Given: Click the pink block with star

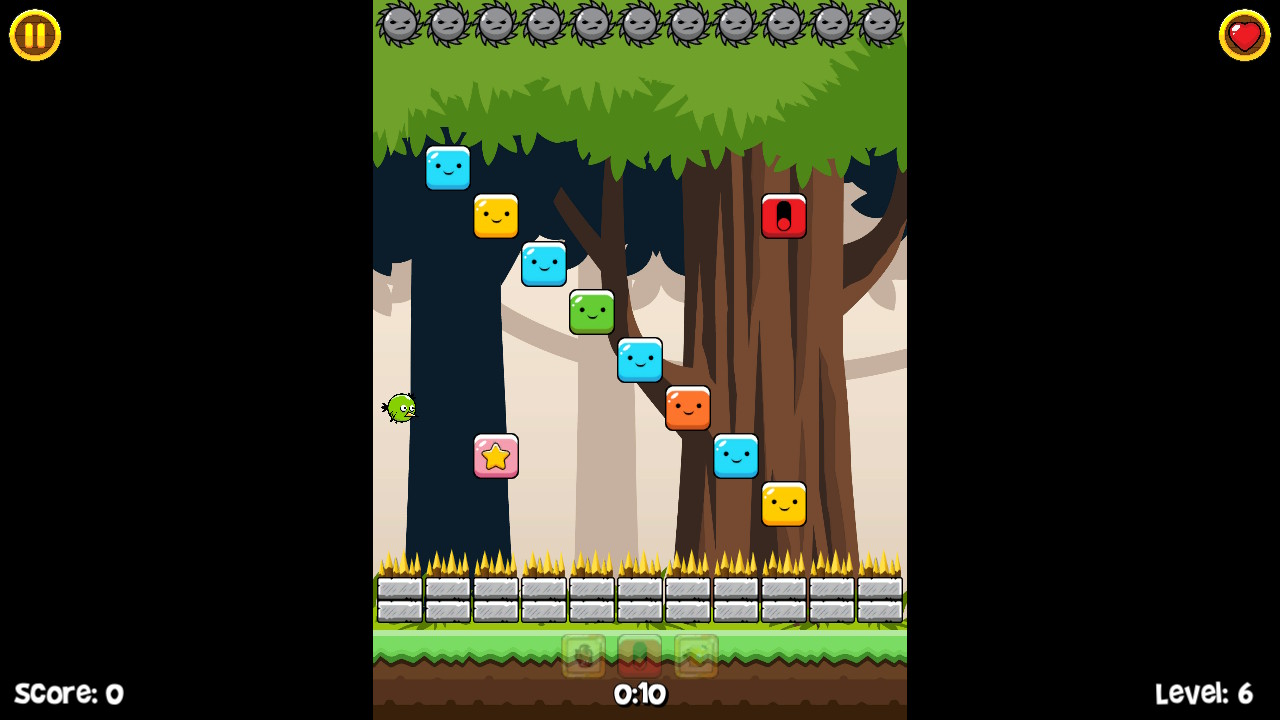Looking at the screenshot, I should coord(497,456).
